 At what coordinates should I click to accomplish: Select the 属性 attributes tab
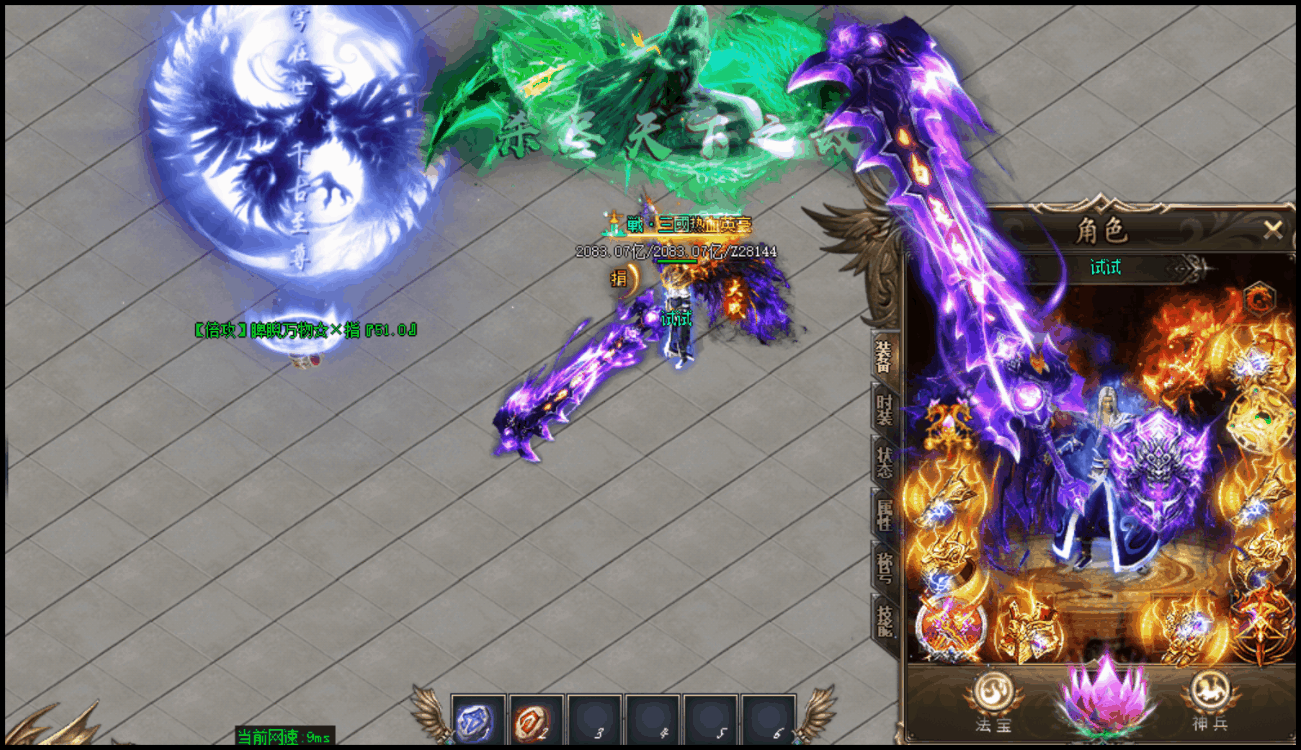pos(885,516)
